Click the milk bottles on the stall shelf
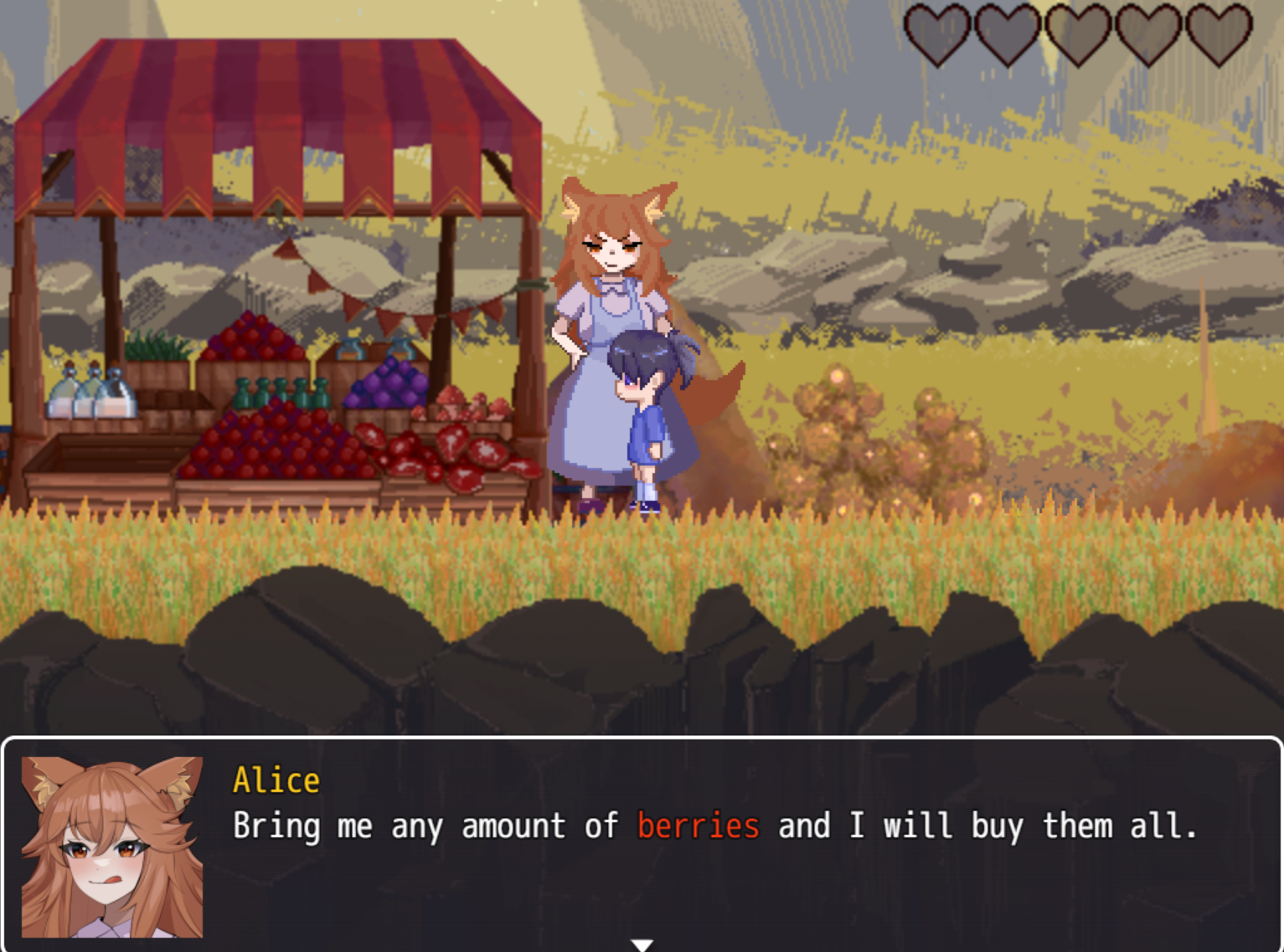Viewport: 1284px width, 952px height. tap(92, 394)
